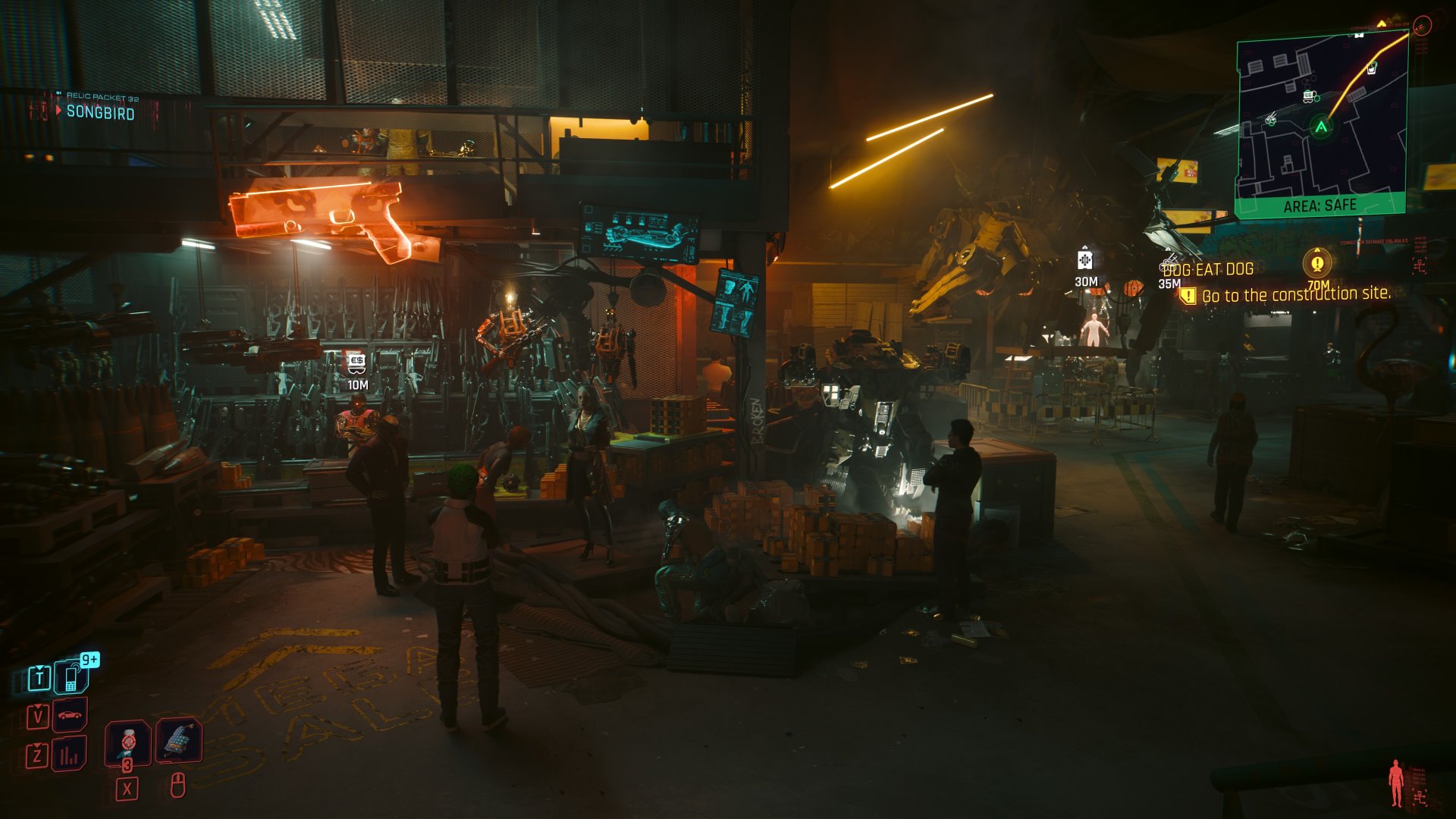Click the yellow quest waypoint marker at 70M

(x=1317, y=263)
